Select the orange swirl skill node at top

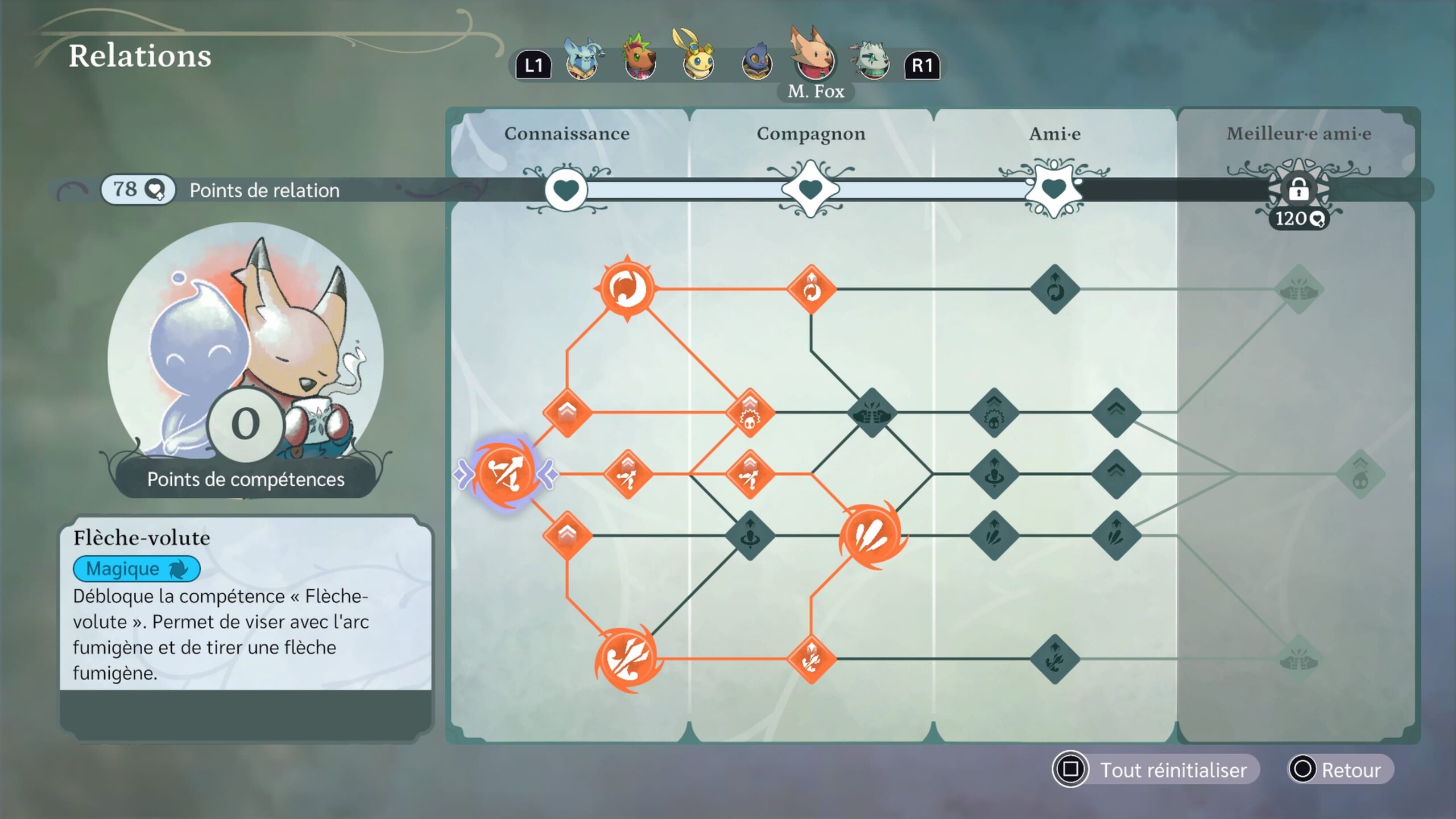(627, 288)
